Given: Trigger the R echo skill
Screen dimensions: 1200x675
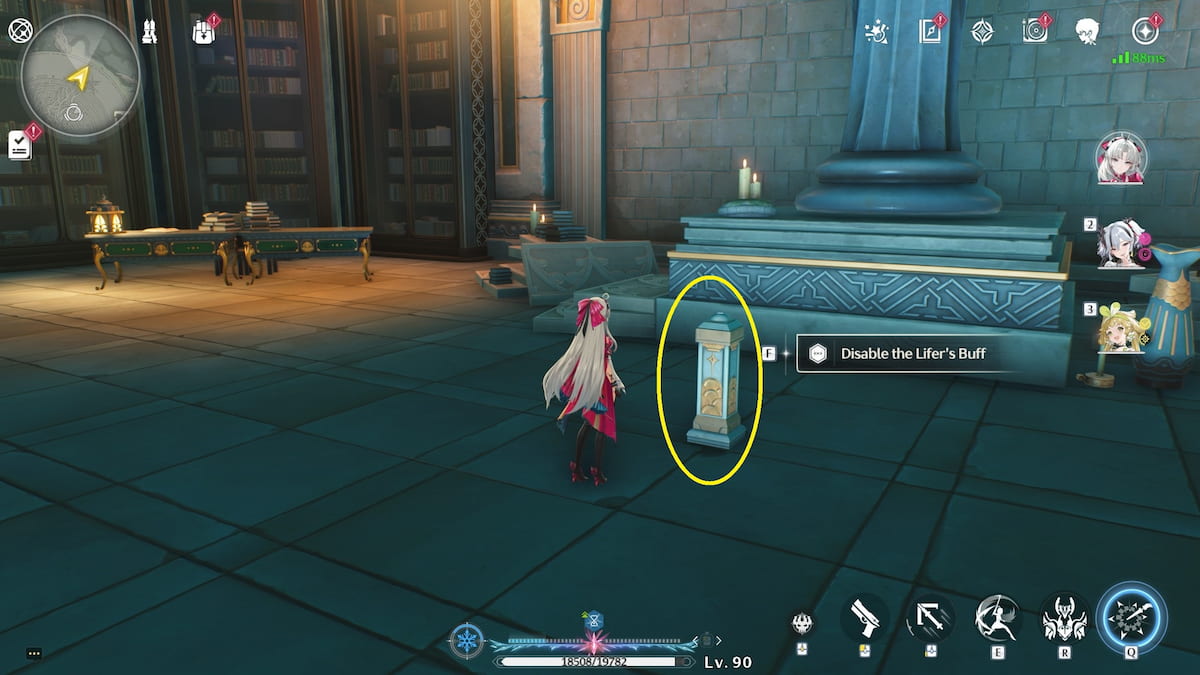Looking at the screenshot, I should click(1063, 619).
